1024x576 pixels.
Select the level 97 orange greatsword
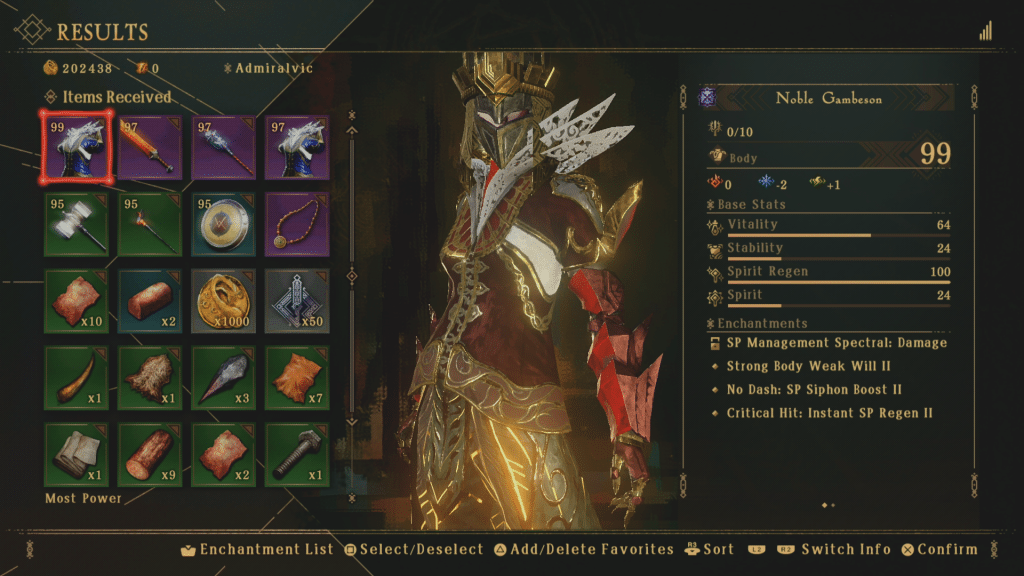(x=150, y=147)
